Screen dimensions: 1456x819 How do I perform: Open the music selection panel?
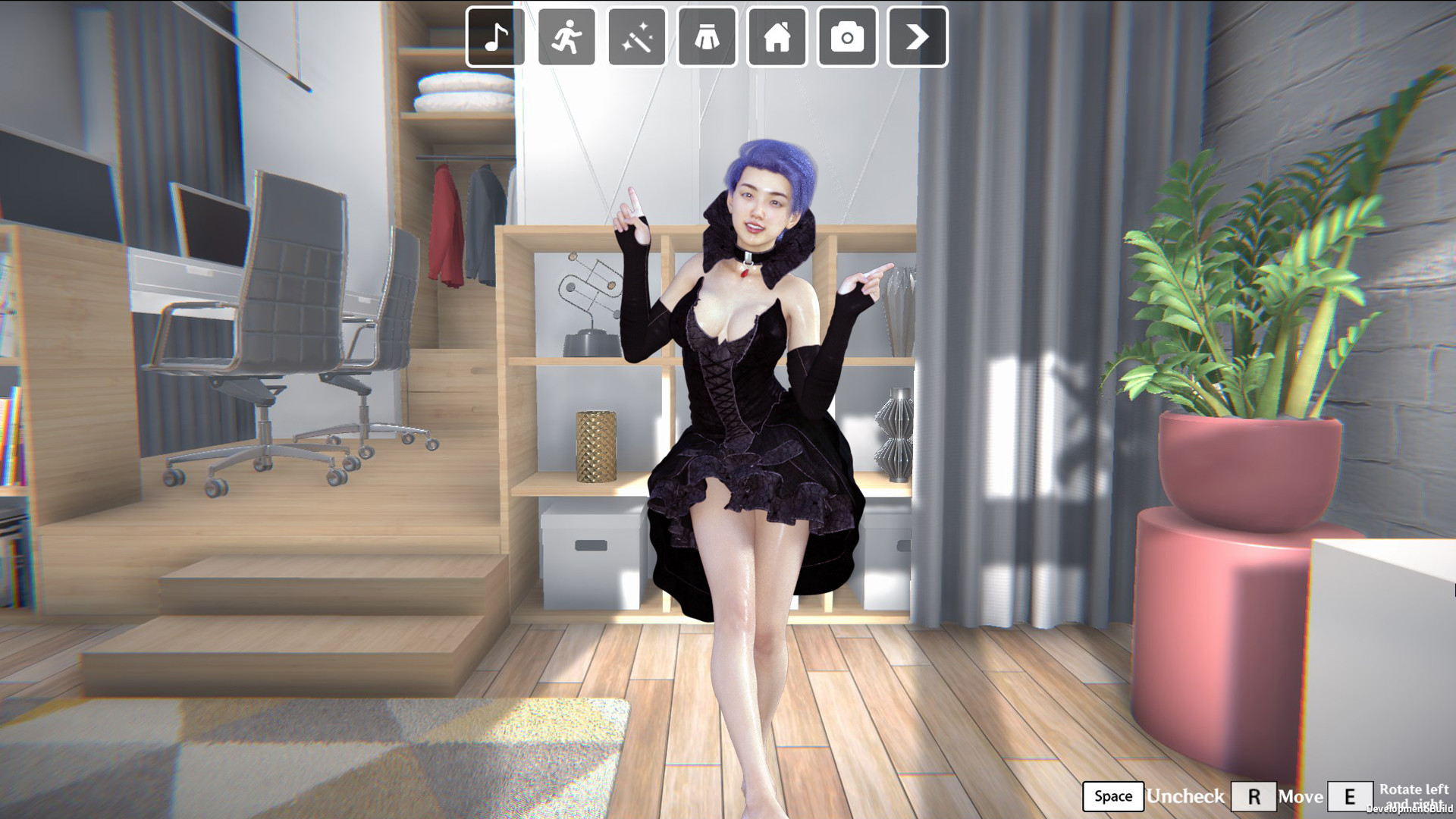(494, 37)
